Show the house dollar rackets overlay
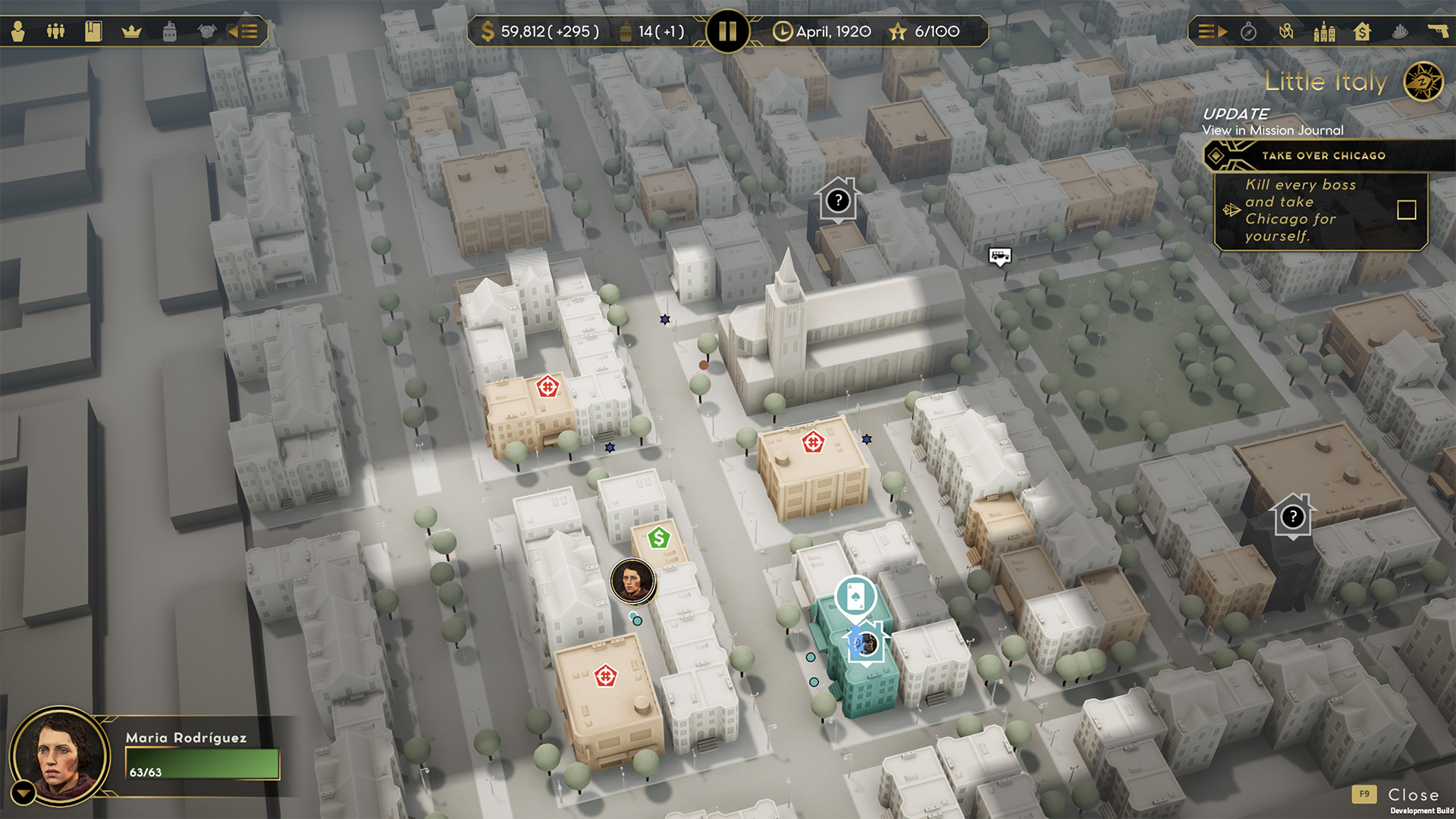The height and width of the screenshot is (819, 1456). coord(1362,31)
